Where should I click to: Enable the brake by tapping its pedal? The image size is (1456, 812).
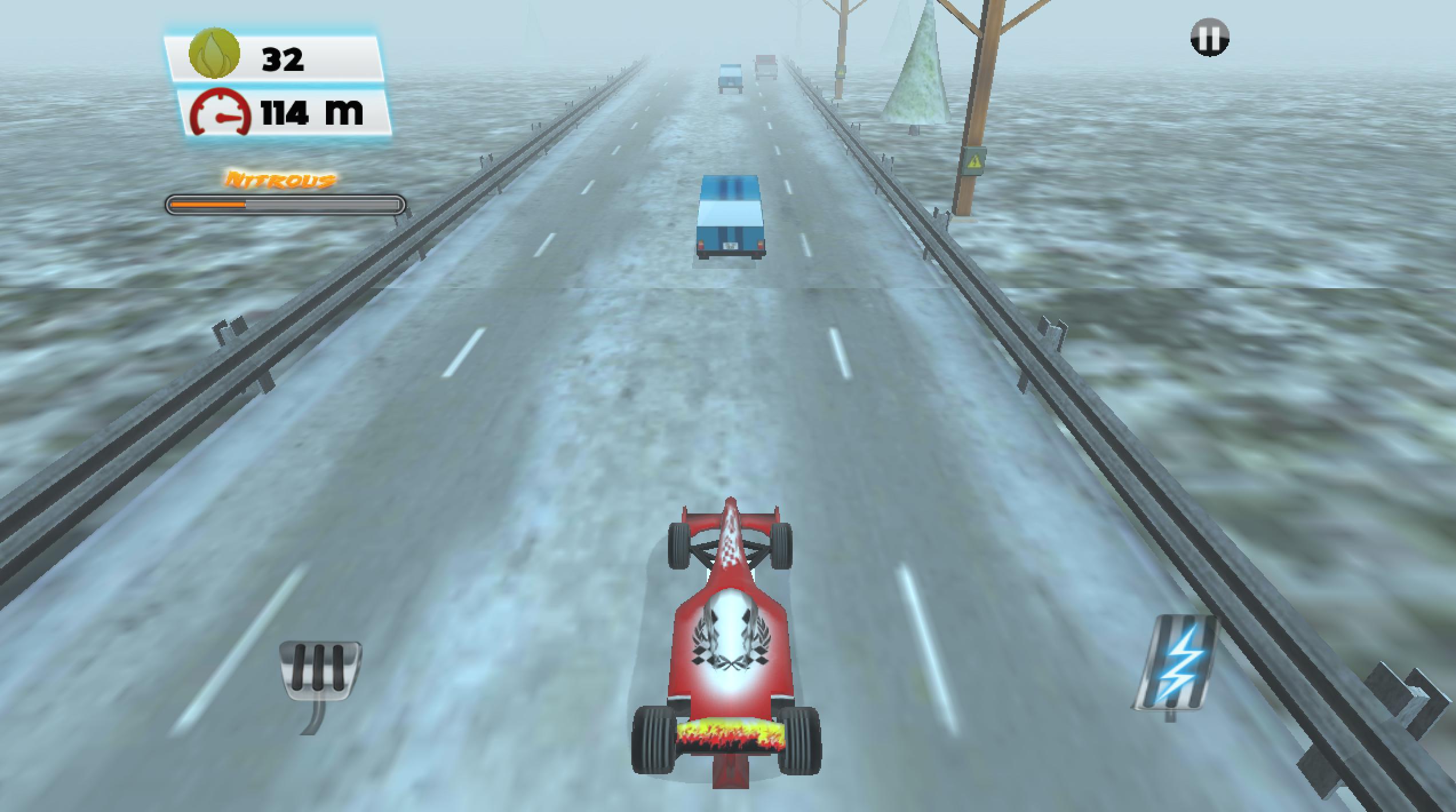tap(320, 669)
